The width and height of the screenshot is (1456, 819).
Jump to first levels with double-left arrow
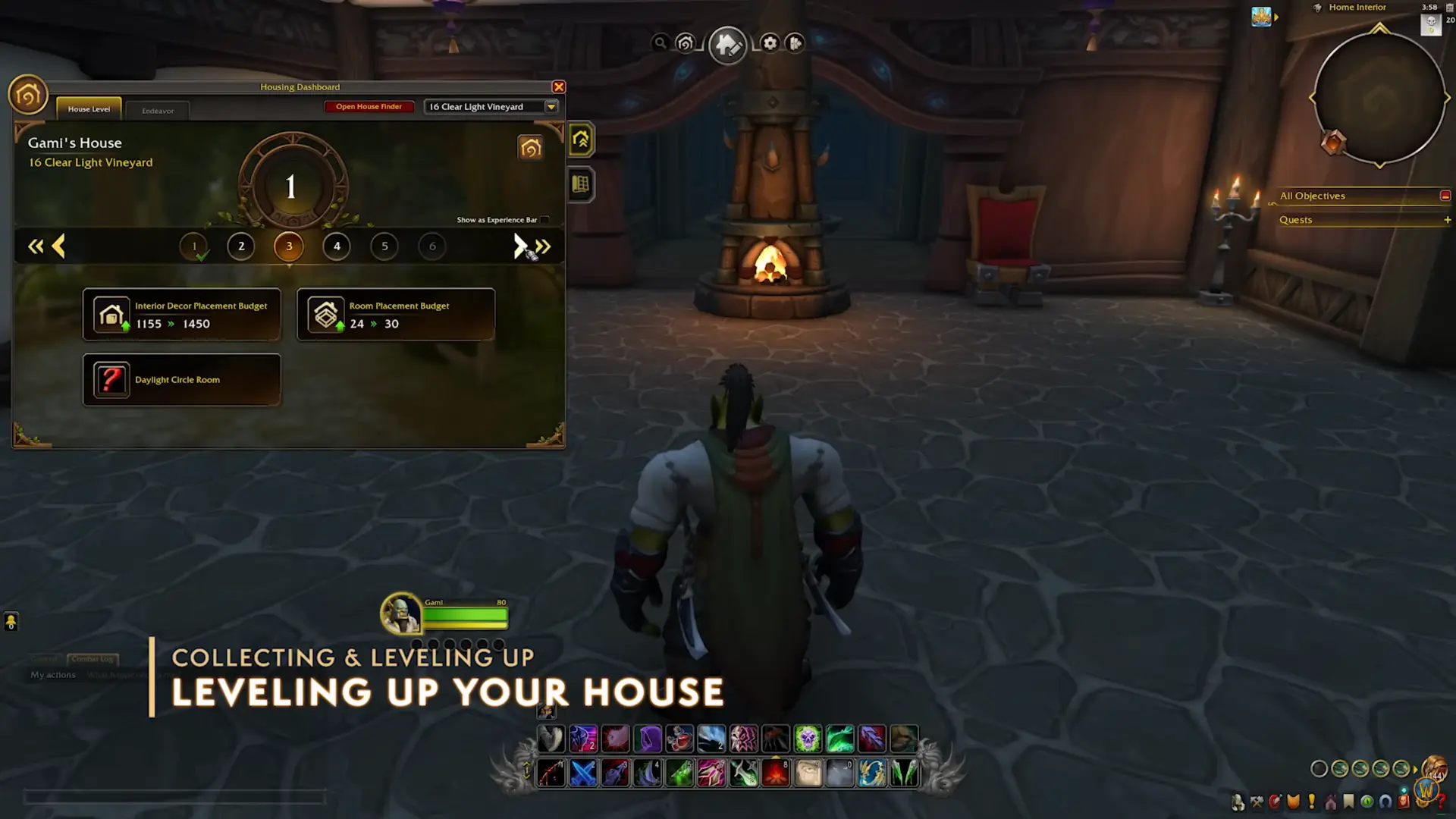click(35, 246)
